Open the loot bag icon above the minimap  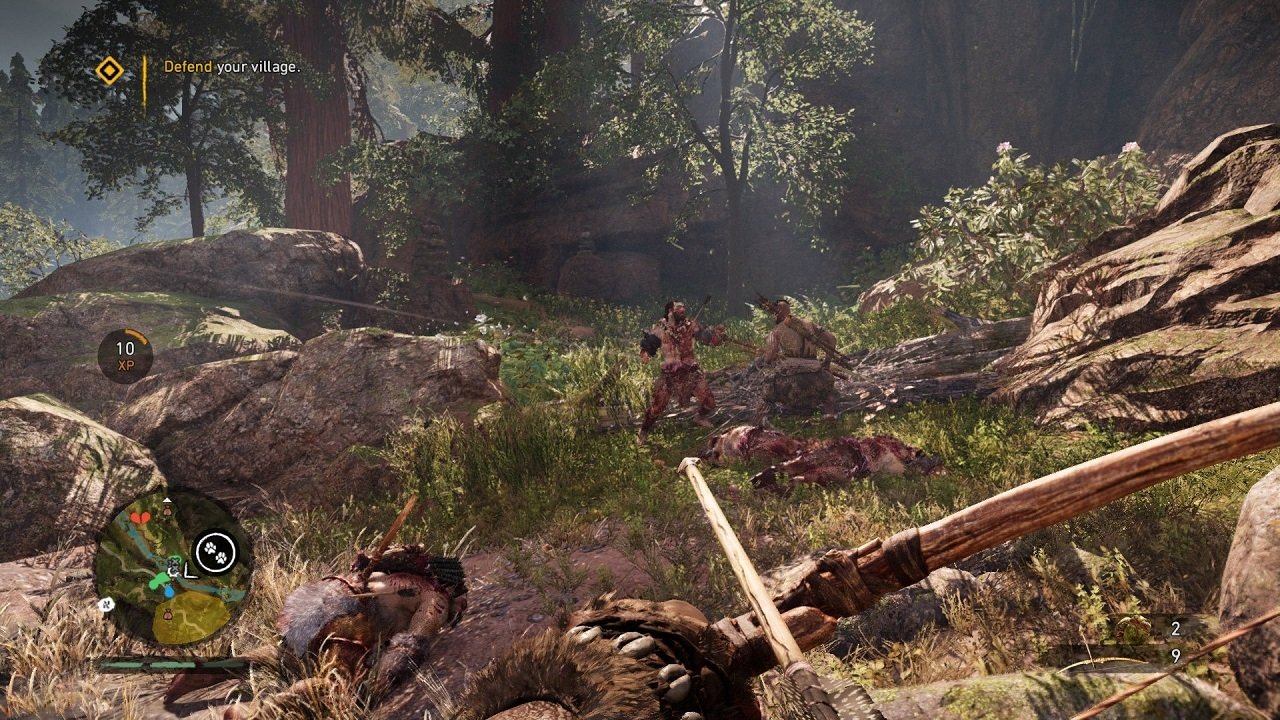click(x=167, y=510)
